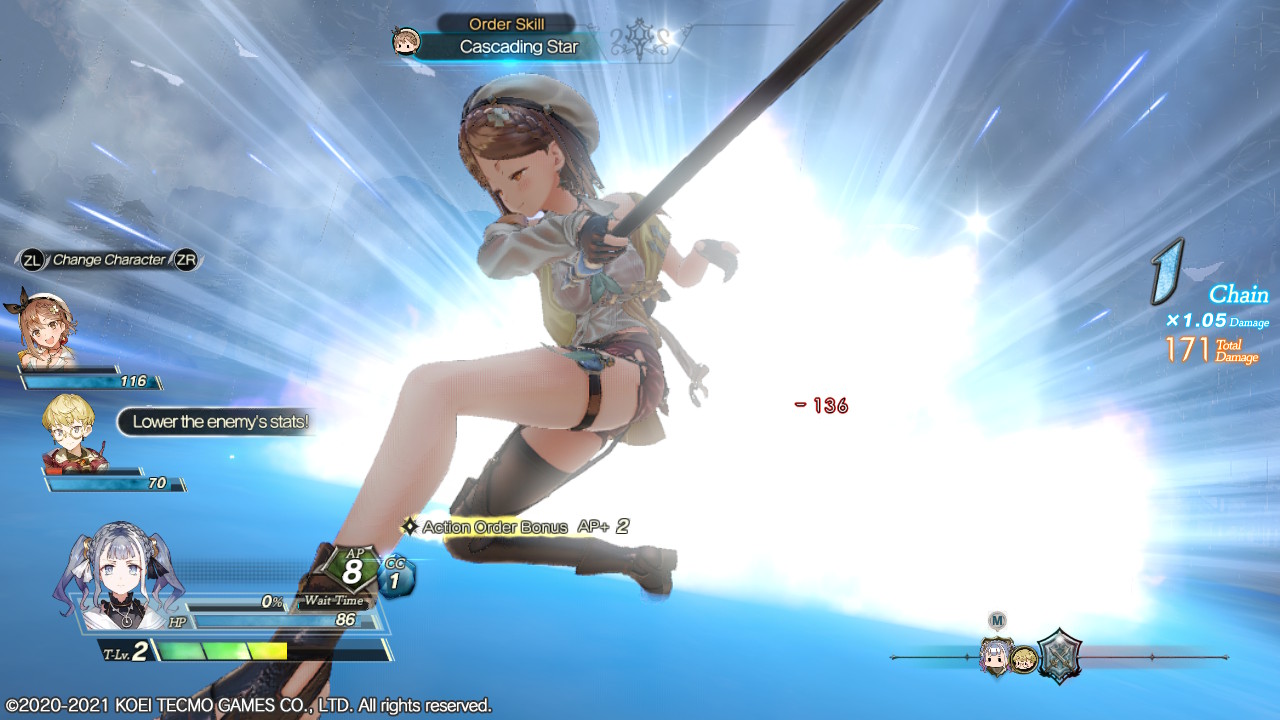Click the blue CC core charge gem
1280x720 pixels.
[x=396, y=578]
